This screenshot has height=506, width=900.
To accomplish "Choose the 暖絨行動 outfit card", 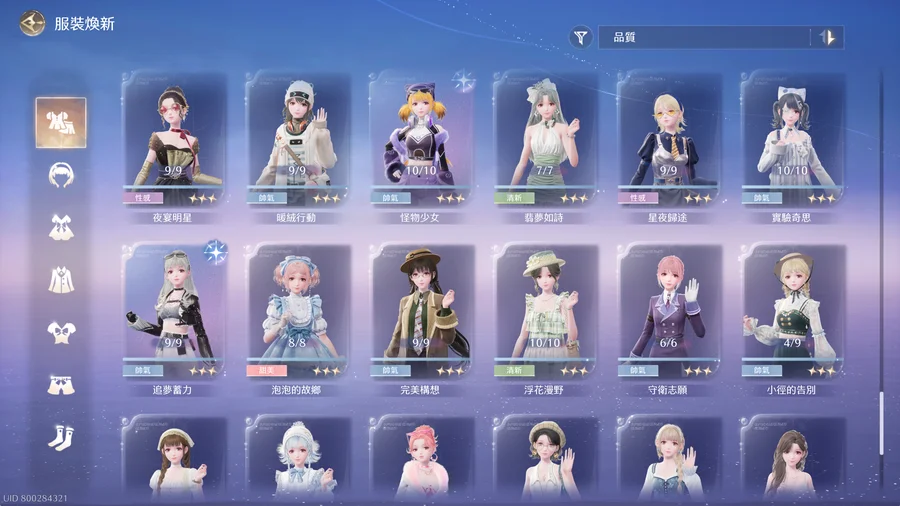I will [x=297, y=140].
